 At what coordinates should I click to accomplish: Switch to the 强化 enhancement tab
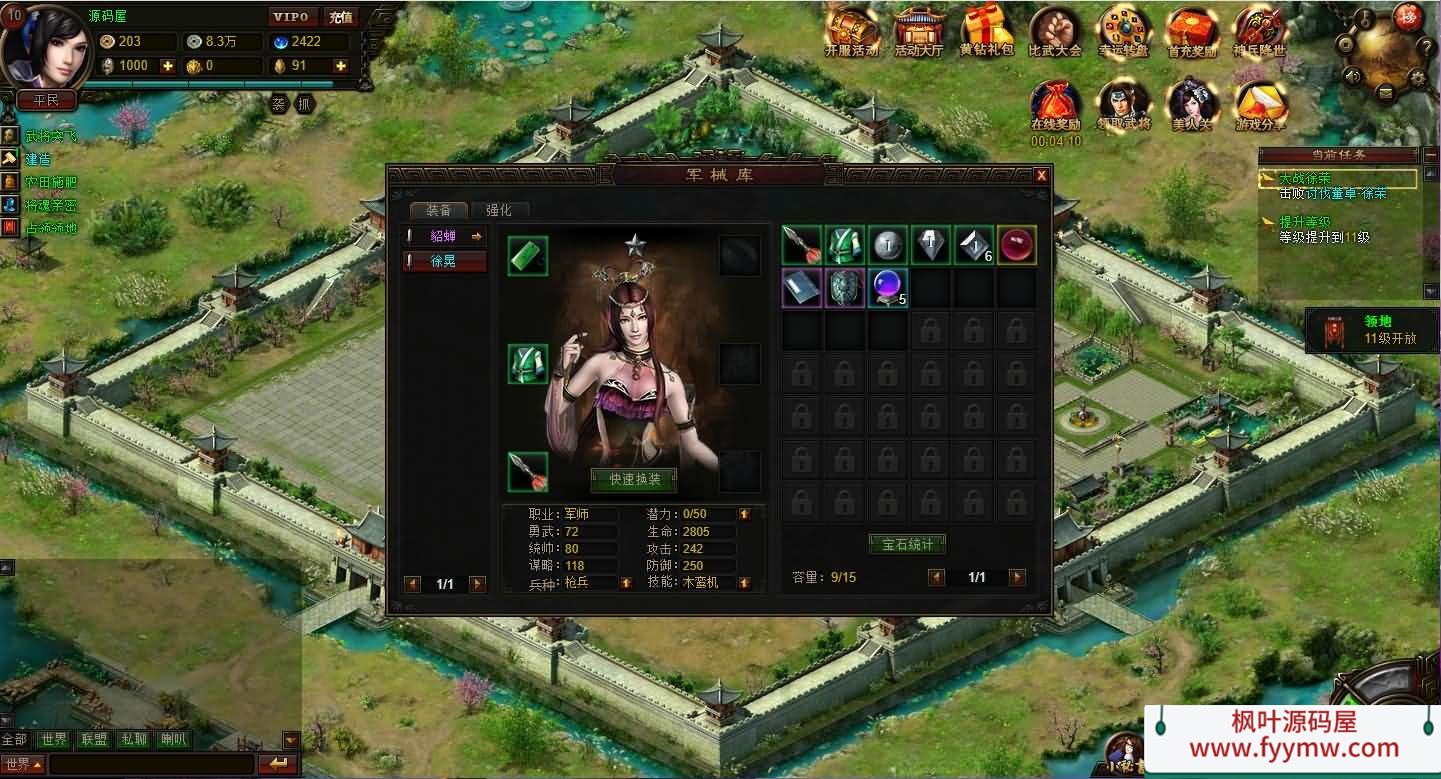(498, 210)
